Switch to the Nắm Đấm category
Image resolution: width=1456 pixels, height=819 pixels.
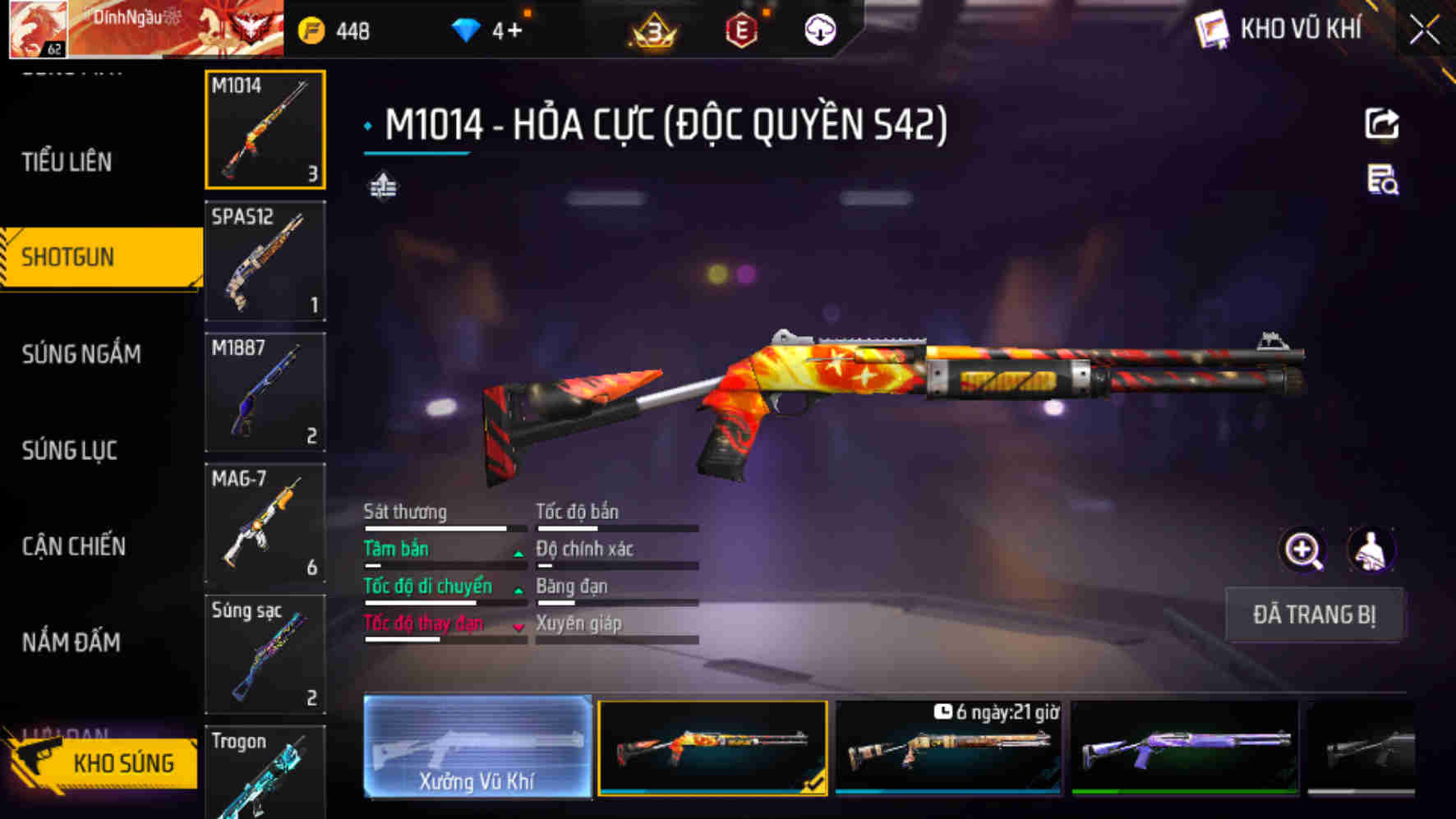(71, 642)
